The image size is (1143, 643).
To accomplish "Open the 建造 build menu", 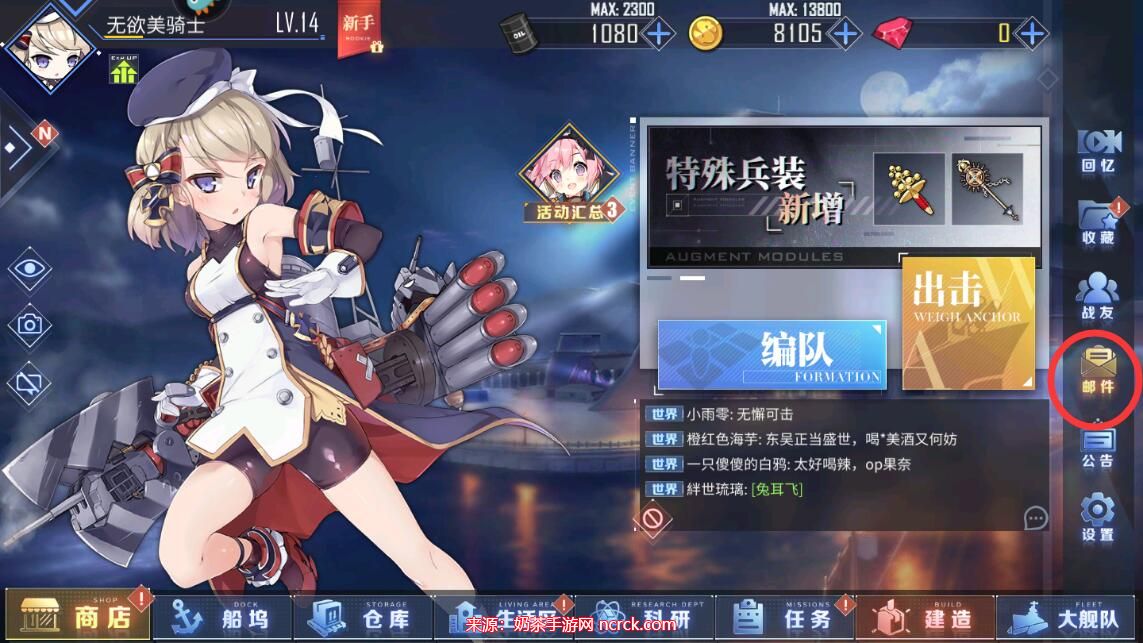I will point(929,616).
